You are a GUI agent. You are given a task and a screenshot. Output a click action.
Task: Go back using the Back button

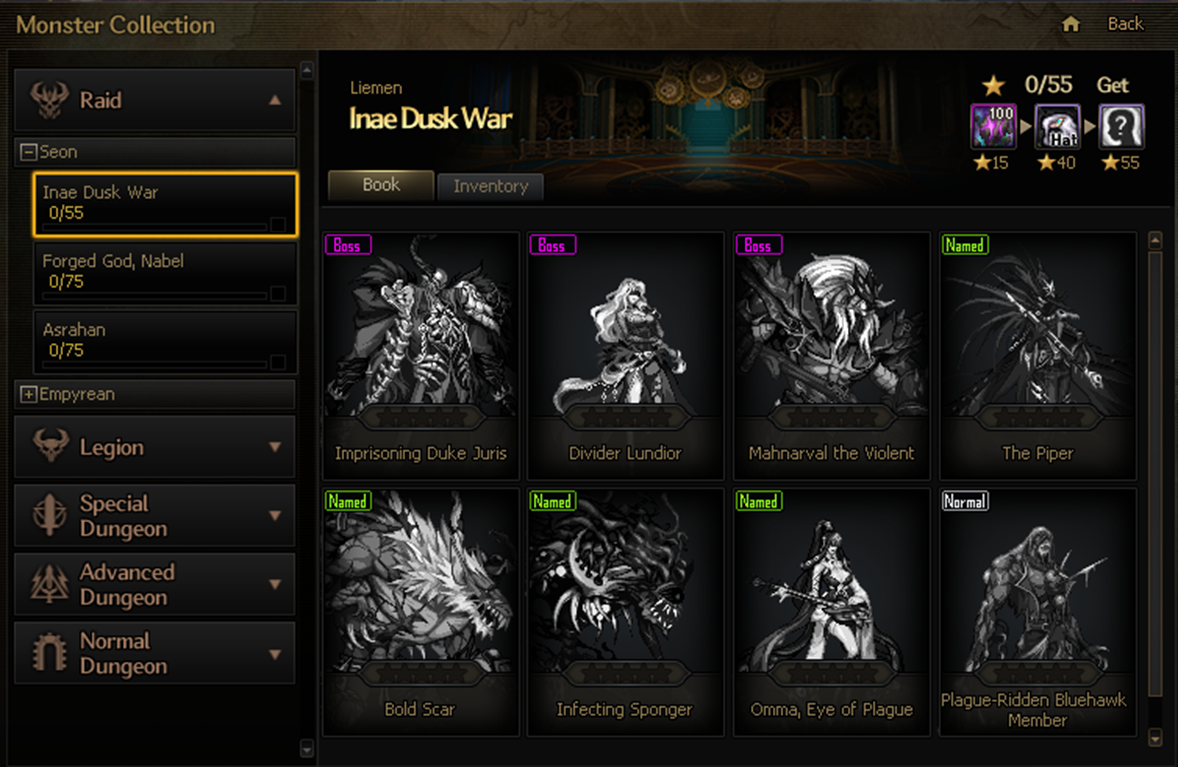pyautogui.click(x=1125, y=24)
